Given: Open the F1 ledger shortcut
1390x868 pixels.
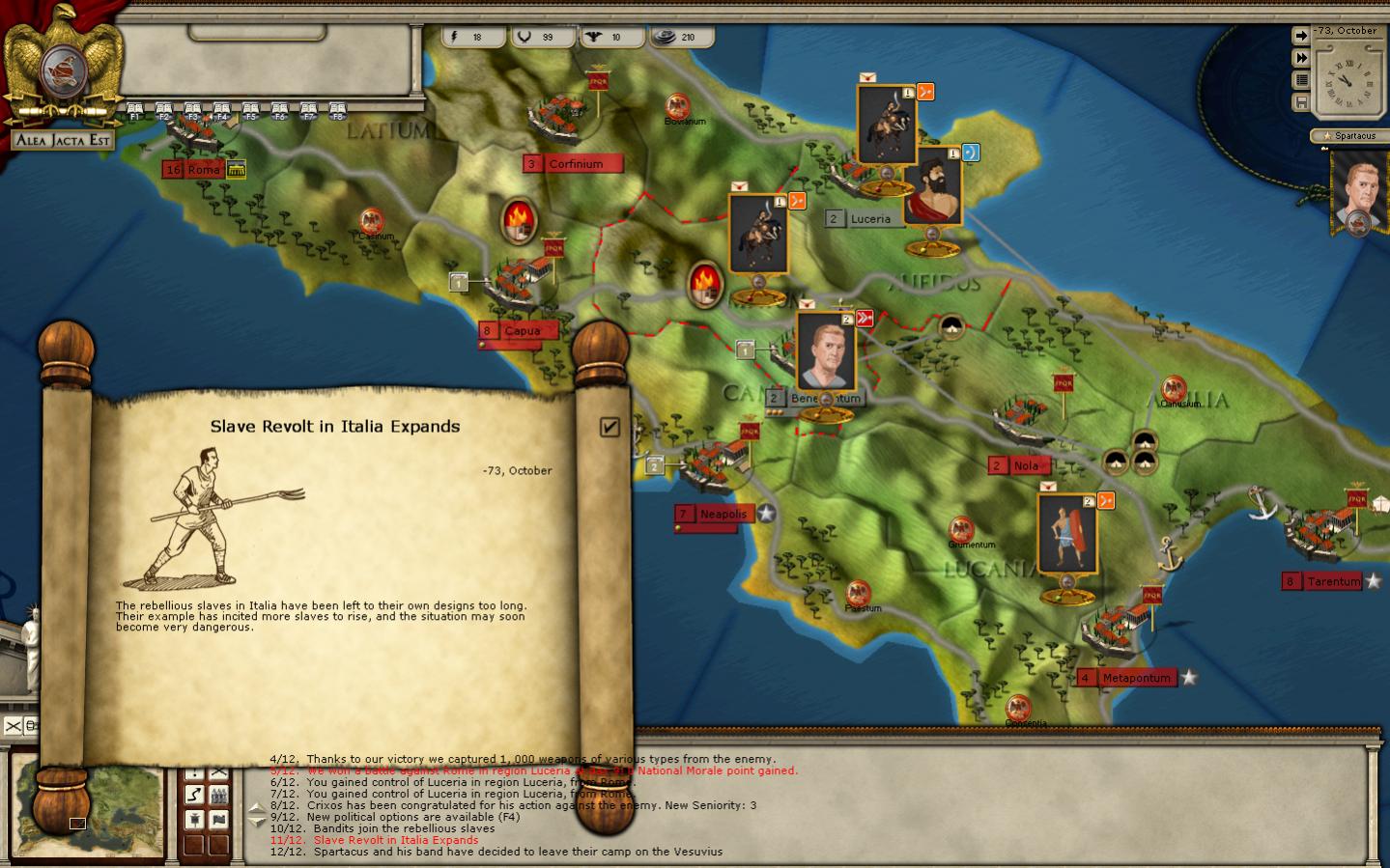Looking at the screenshot, I should (x=134, y=111).
